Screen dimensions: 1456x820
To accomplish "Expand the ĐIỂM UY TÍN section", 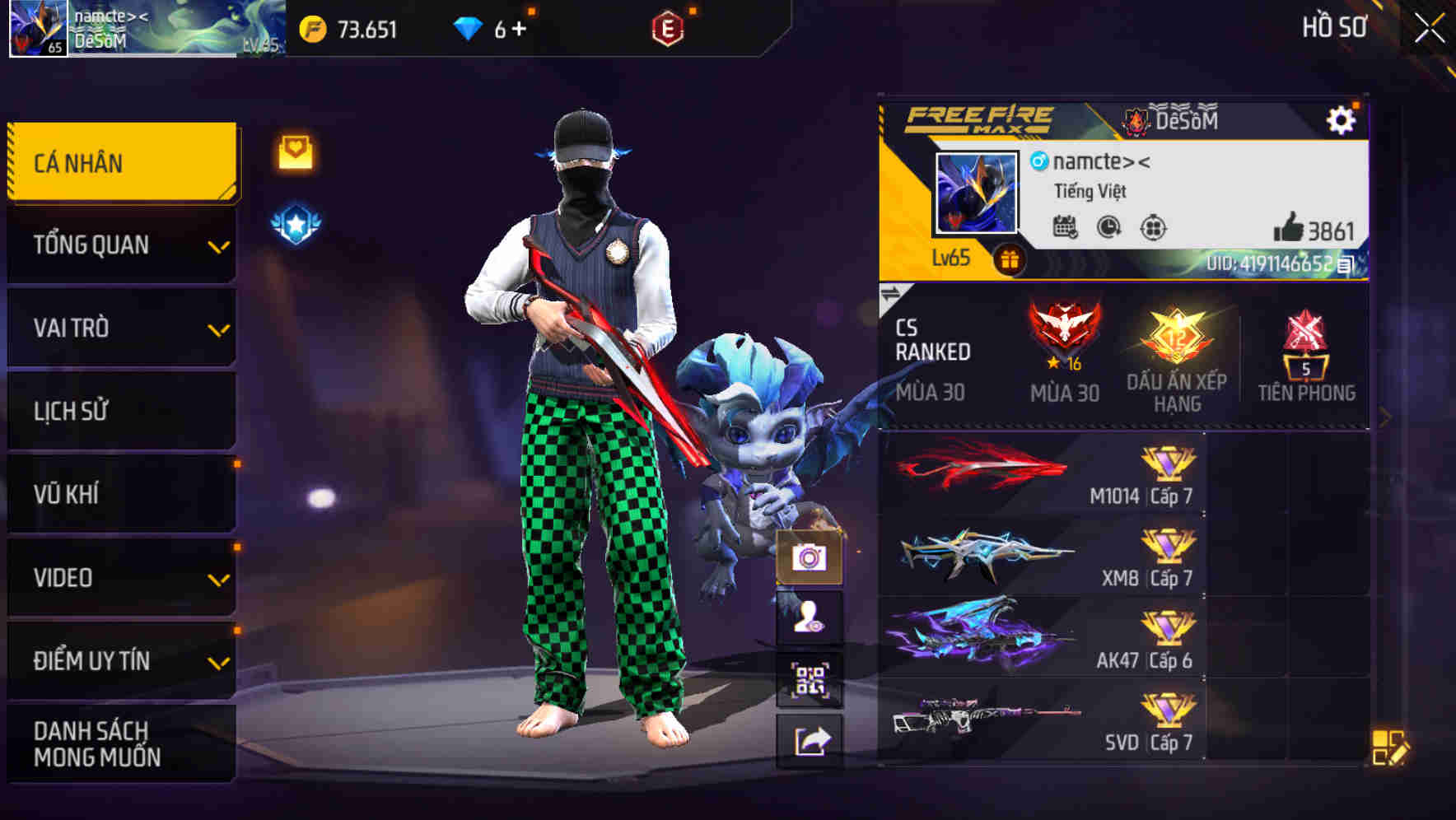I will click(119, 659).
